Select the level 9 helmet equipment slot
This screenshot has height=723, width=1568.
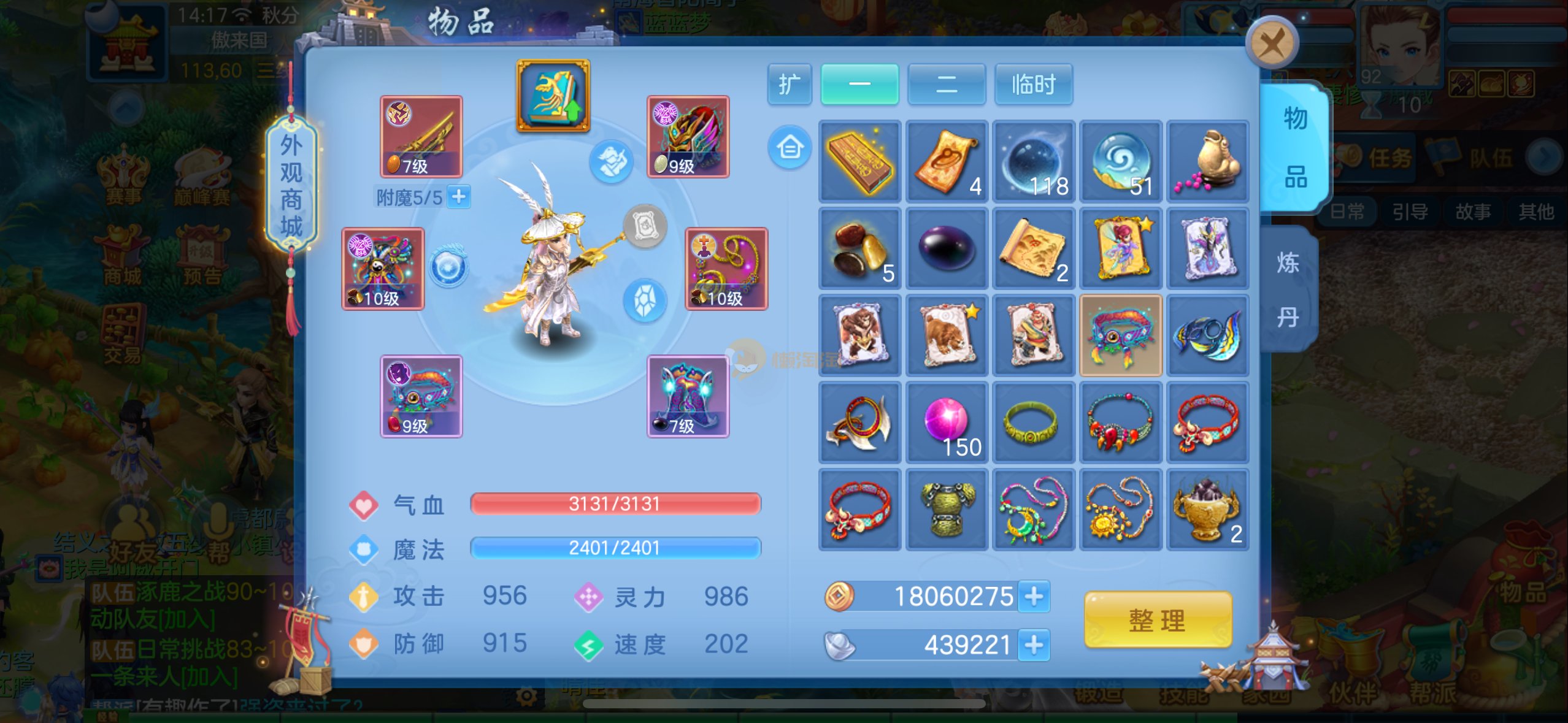(688, 137)
